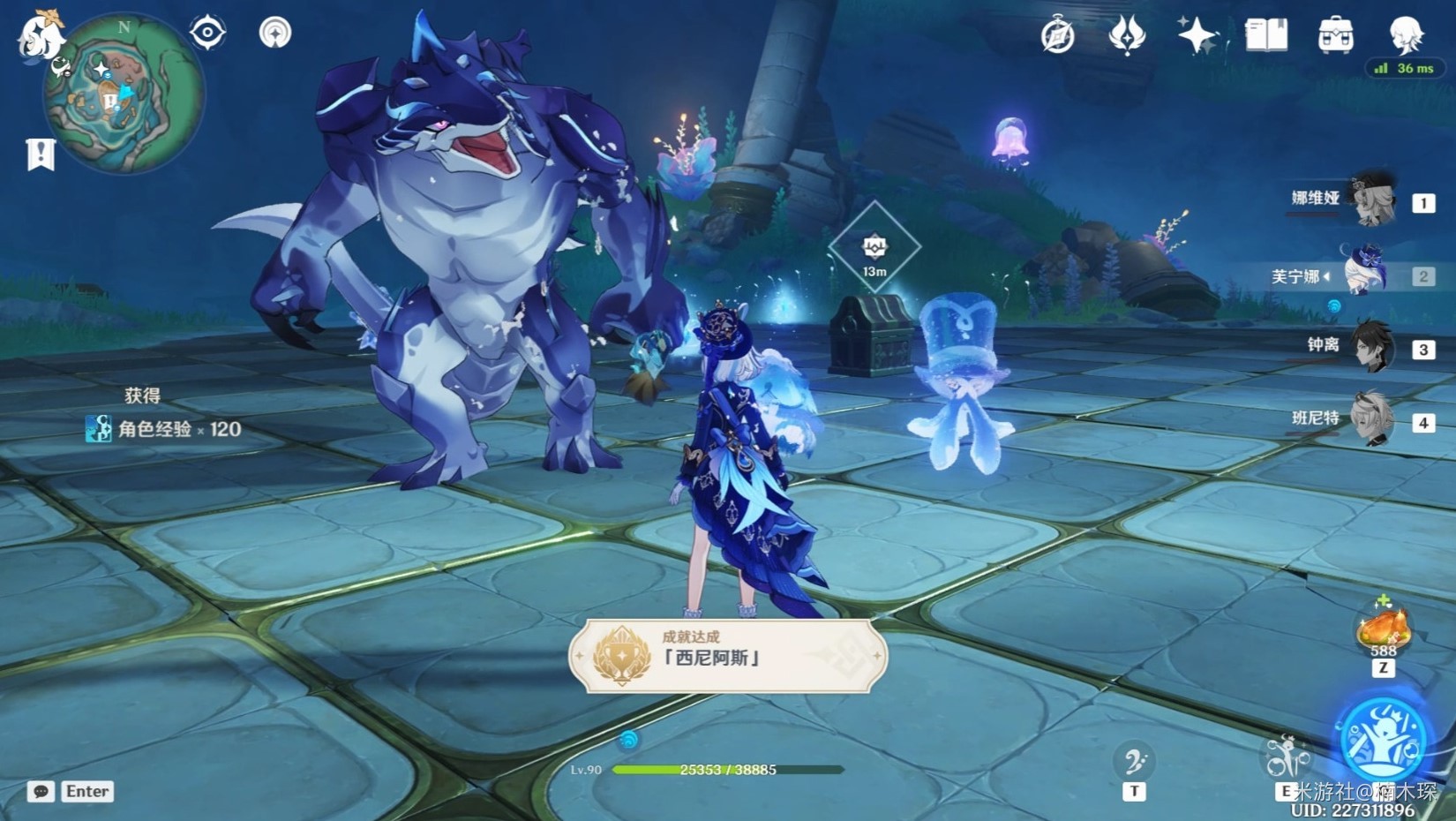This screenshot has height=821, width=1456.
Task: Switch to party member 班尼特
Action: click(1373, 420)
